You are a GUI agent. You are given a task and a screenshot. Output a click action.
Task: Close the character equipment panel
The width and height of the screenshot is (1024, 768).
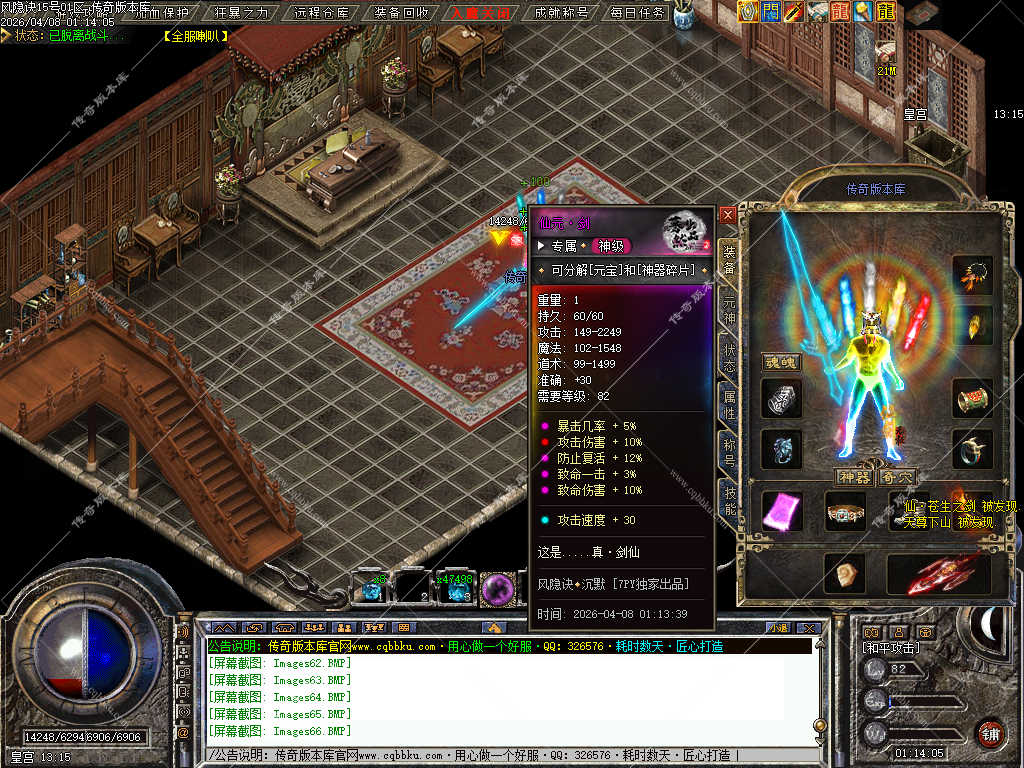(728, 215)
